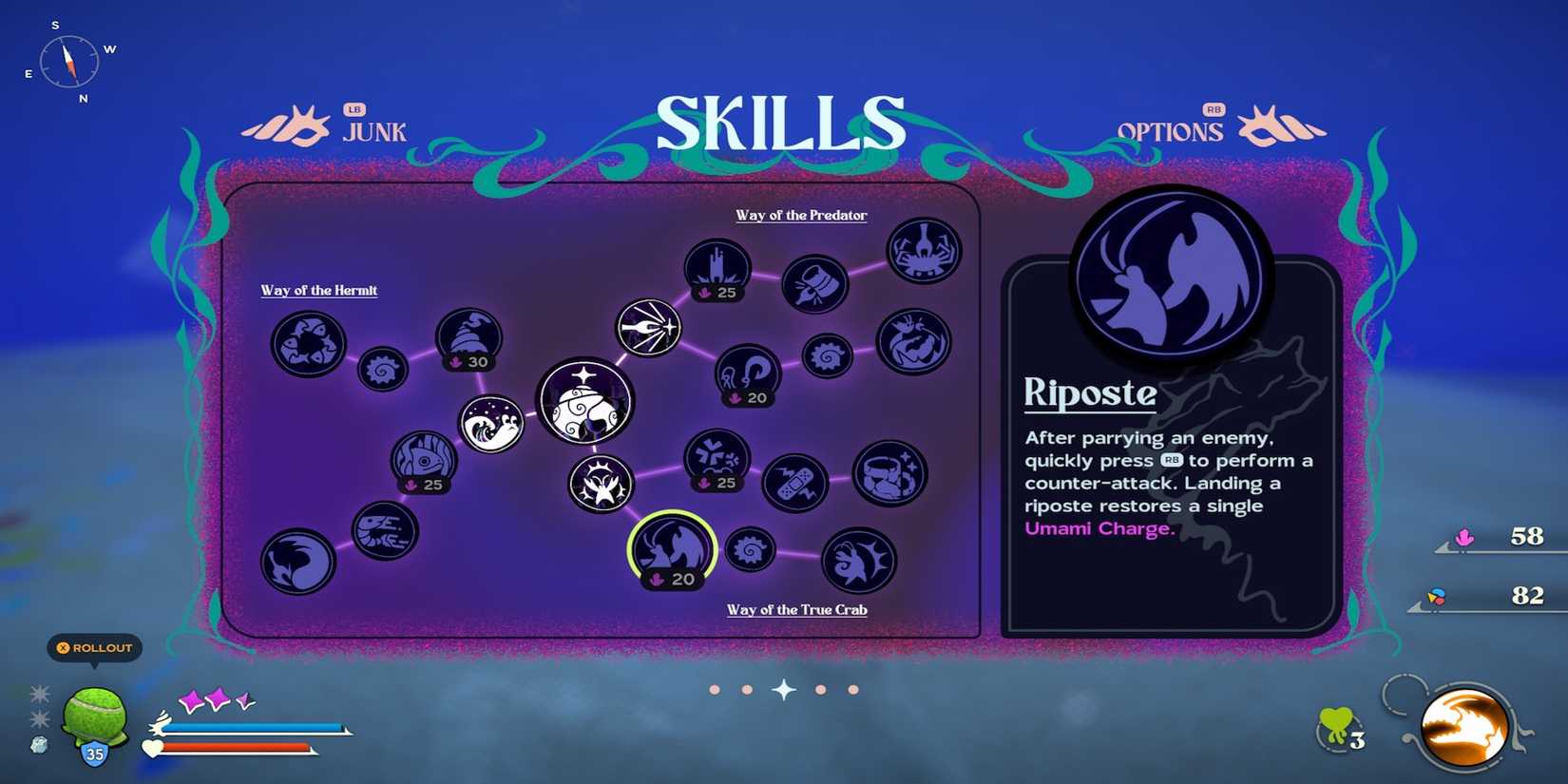1568x784 pixels.
Task: Select the shrimp skill node on the left
Action: pyautogui.click(x=384, y=532)
